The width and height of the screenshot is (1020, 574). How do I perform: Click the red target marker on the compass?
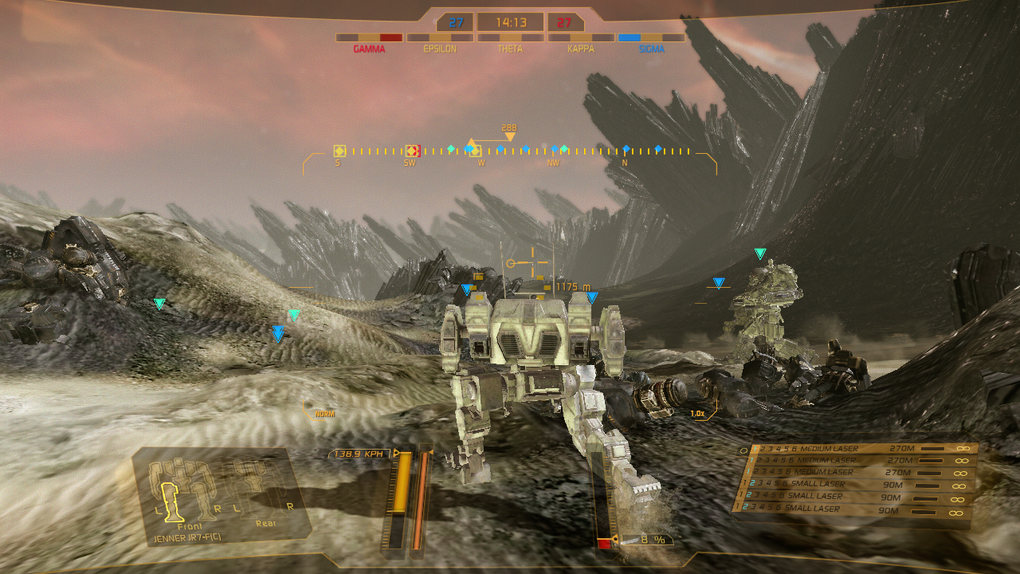pyautogui.click(x=411, y=151)
